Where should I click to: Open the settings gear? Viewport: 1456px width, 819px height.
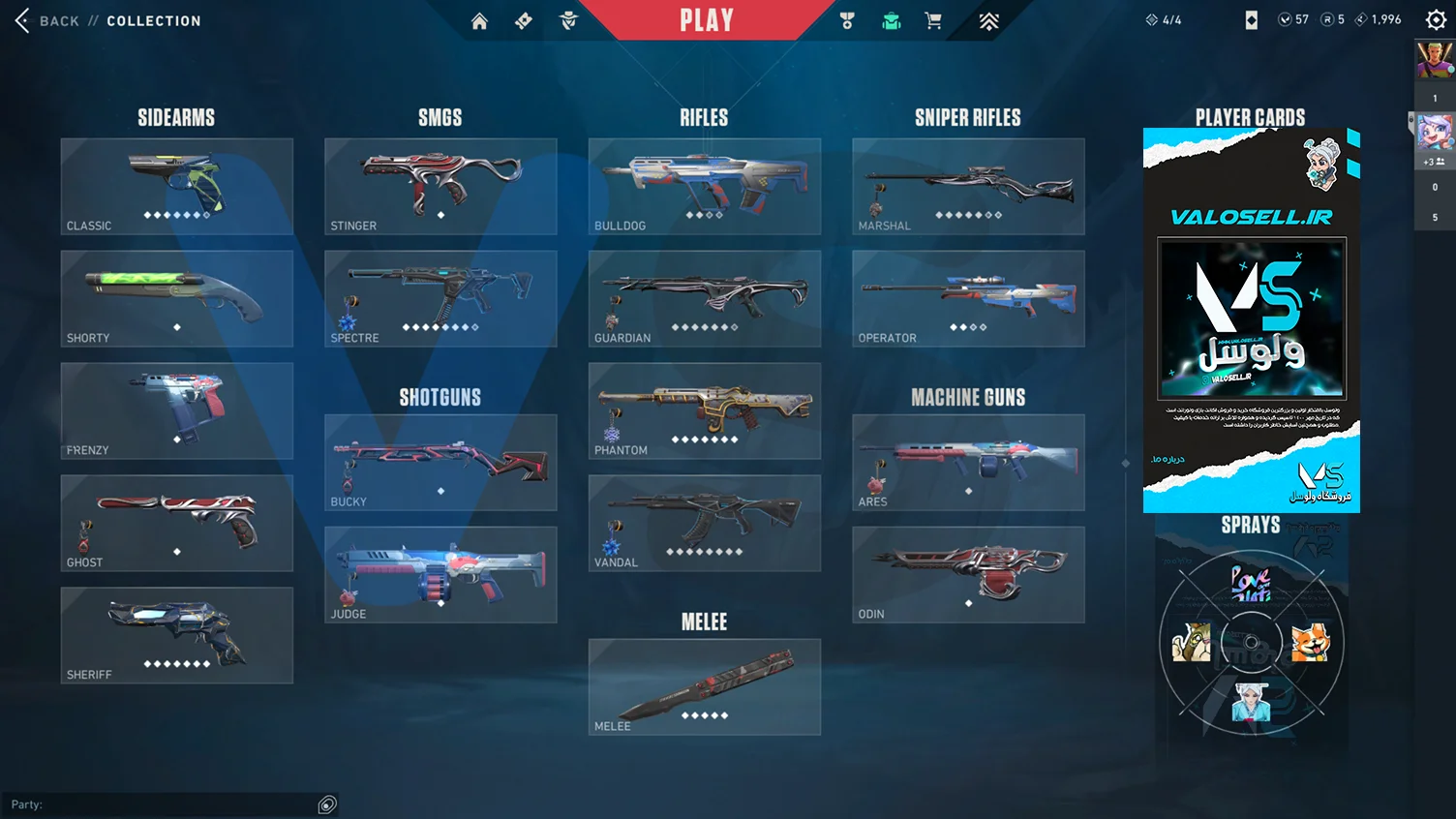1436,20
